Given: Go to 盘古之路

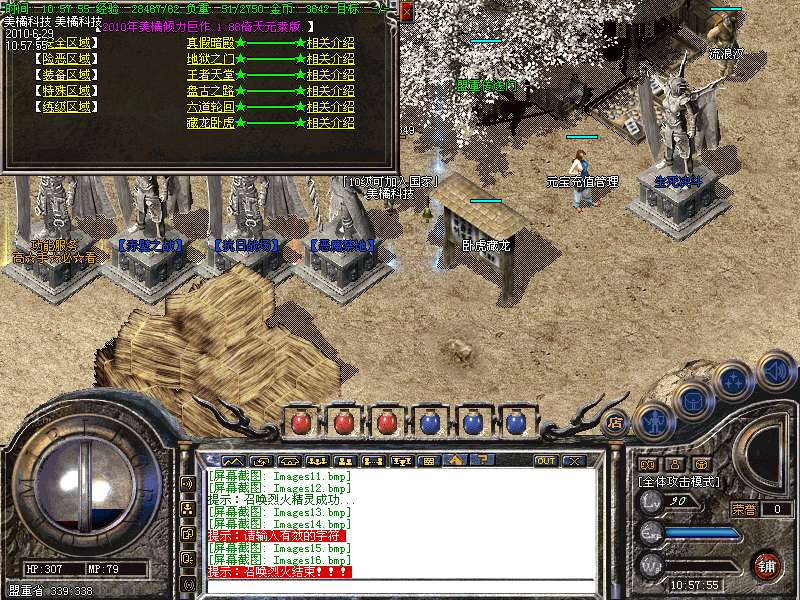Looking at the screenshot, I should 210,91.
